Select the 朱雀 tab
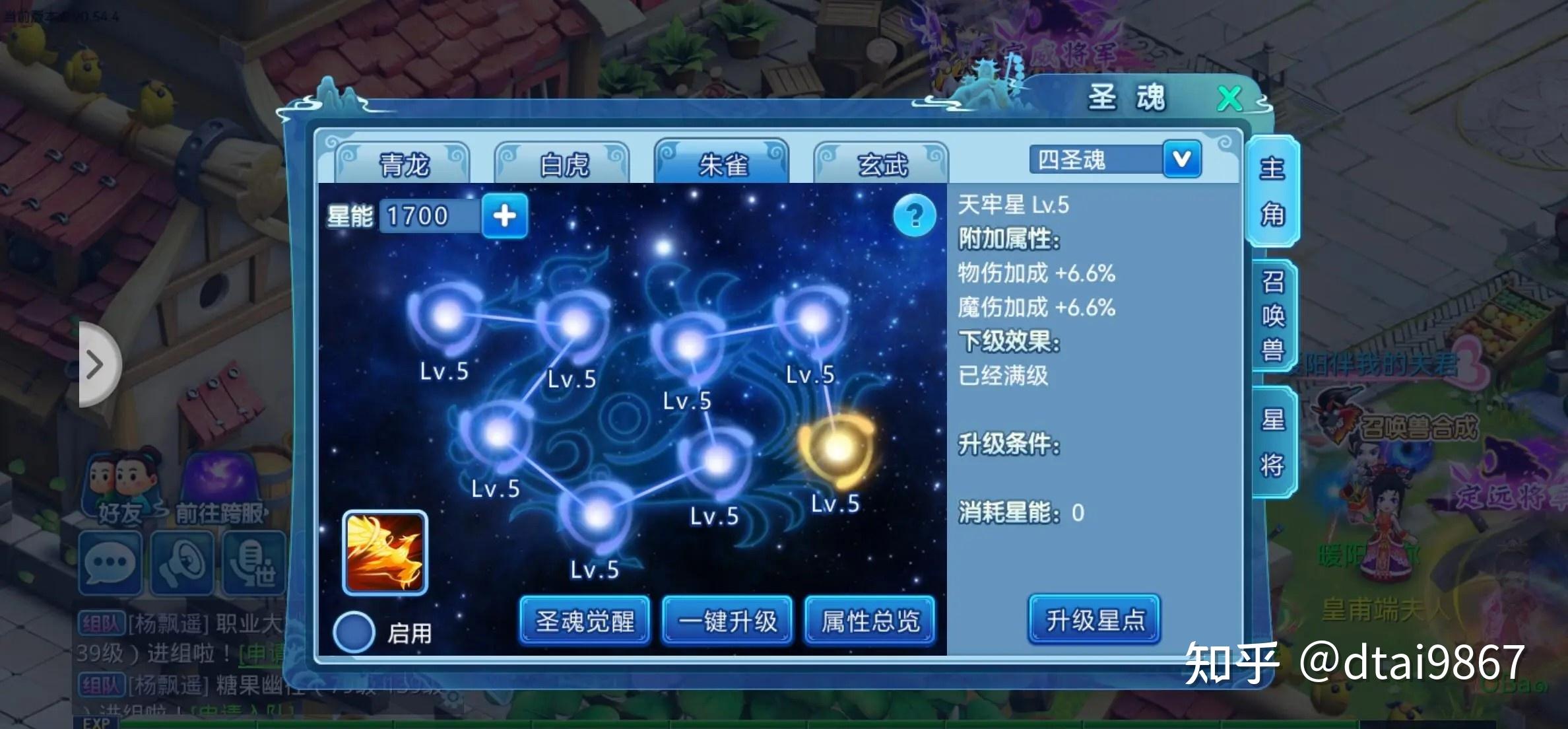This screenshot has height=729, width=1568. [x=722, y=162]
